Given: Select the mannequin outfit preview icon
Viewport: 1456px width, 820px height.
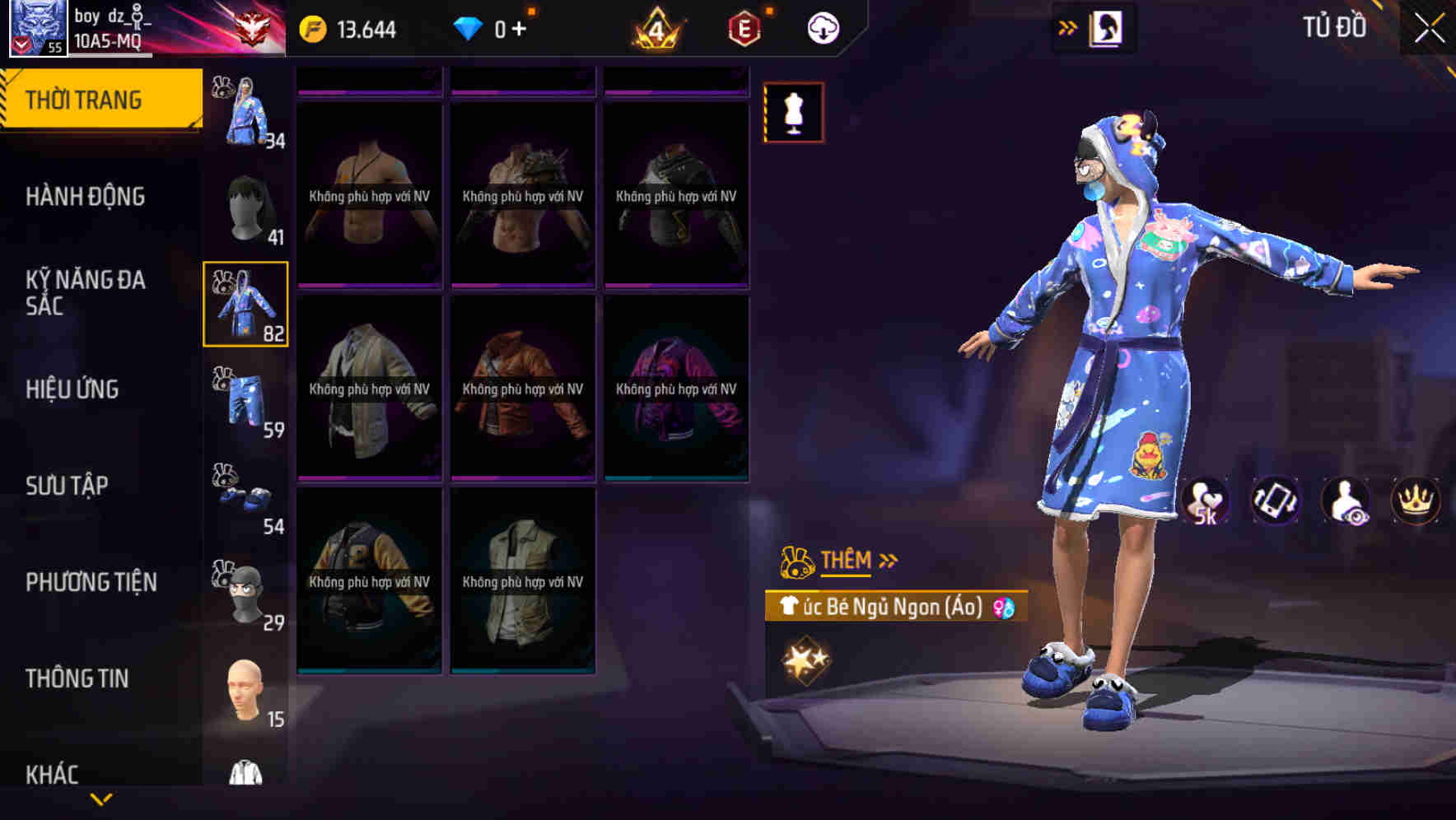Looking at the screenshot, I should (x=794, y=114).
